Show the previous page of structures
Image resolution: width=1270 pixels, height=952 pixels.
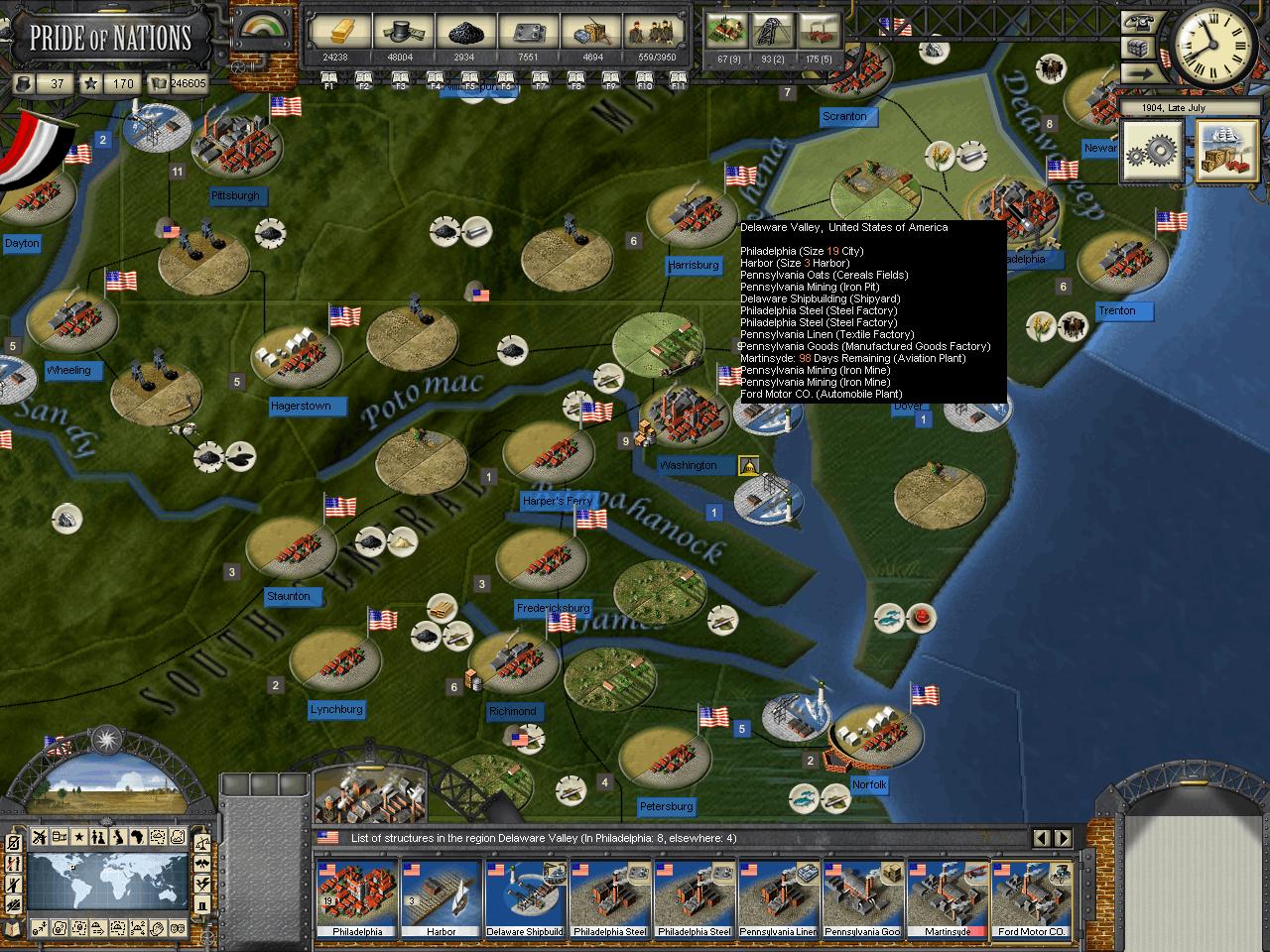pyautogui.click(x=1042, y=838)
